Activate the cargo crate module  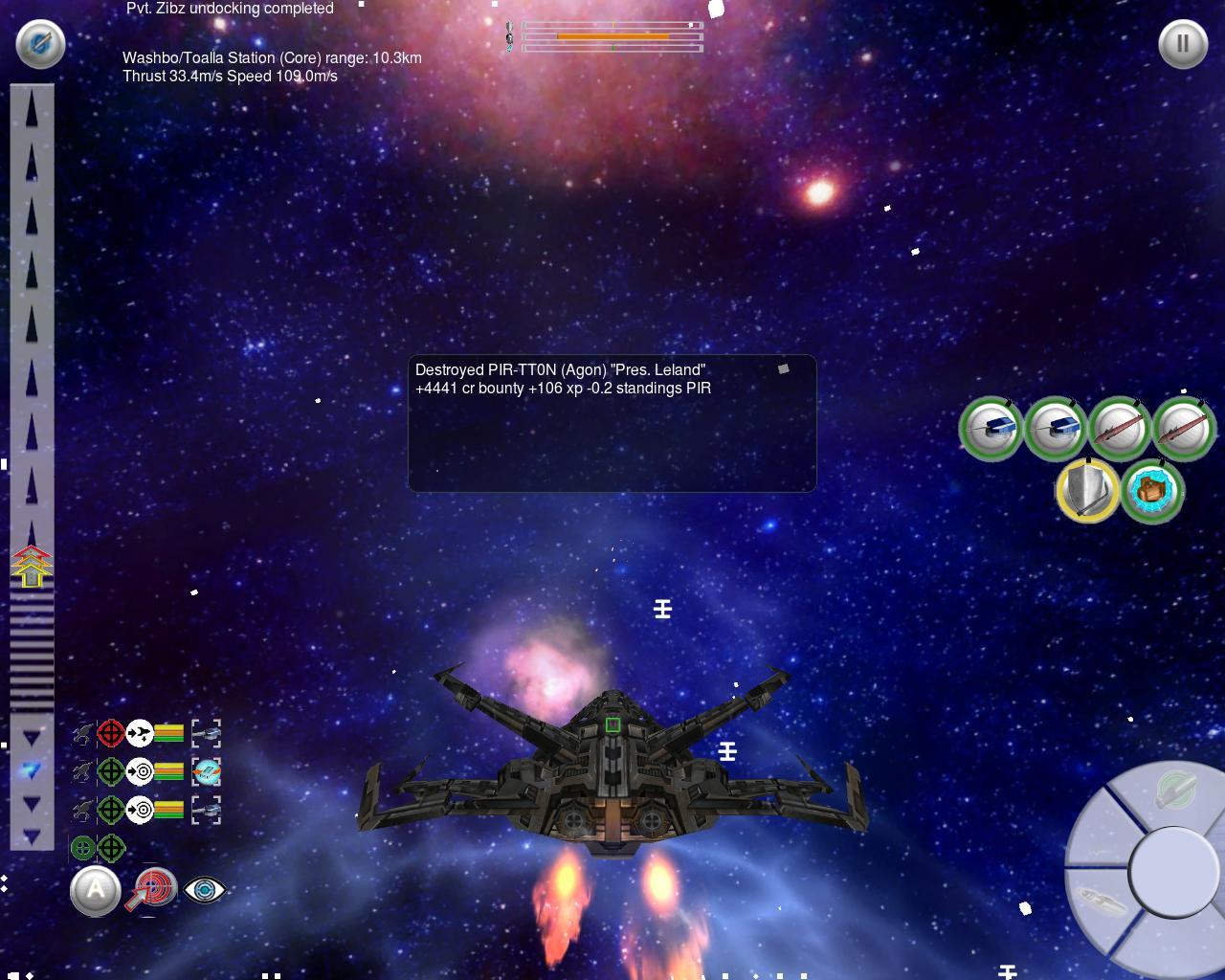coord(1152,491)
